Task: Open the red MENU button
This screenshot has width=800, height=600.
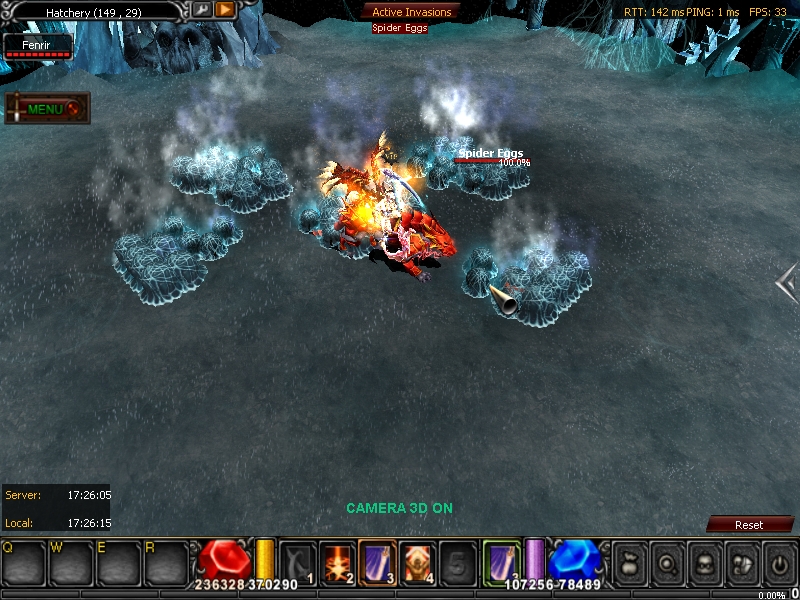Action: point(47,108)
